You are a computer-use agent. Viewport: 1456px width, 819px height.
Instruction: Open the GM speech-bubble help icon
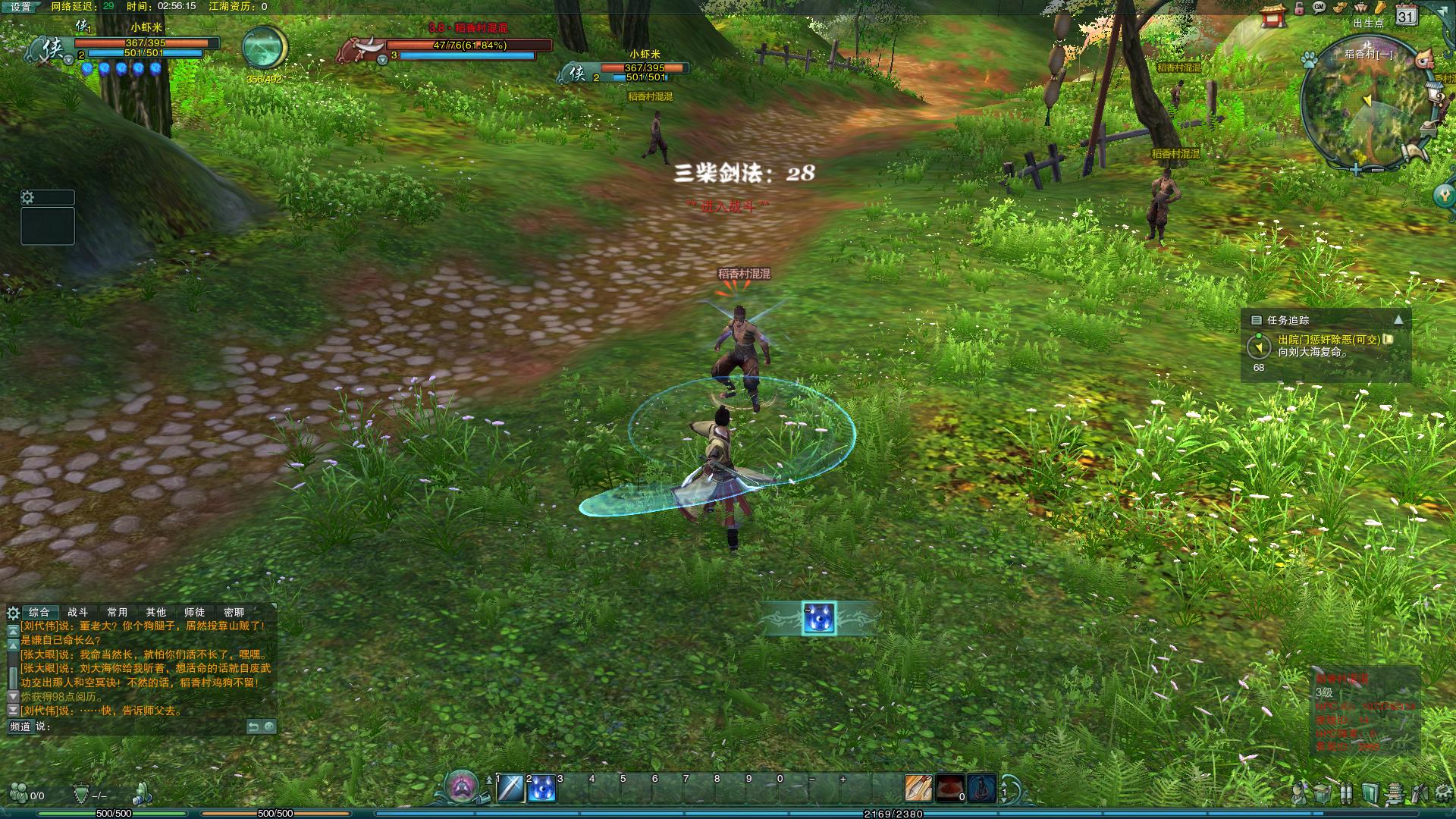pyautogui.click(x=1319, y=8)
